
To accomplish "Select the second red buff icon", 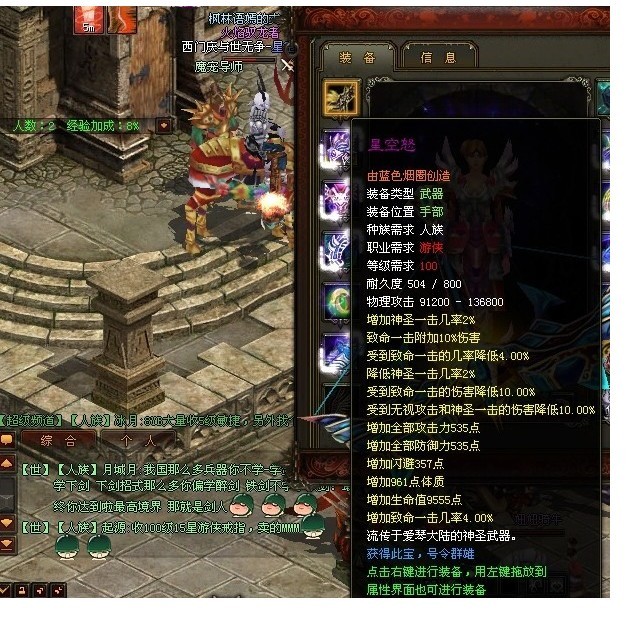I will (x=122, y=18).
